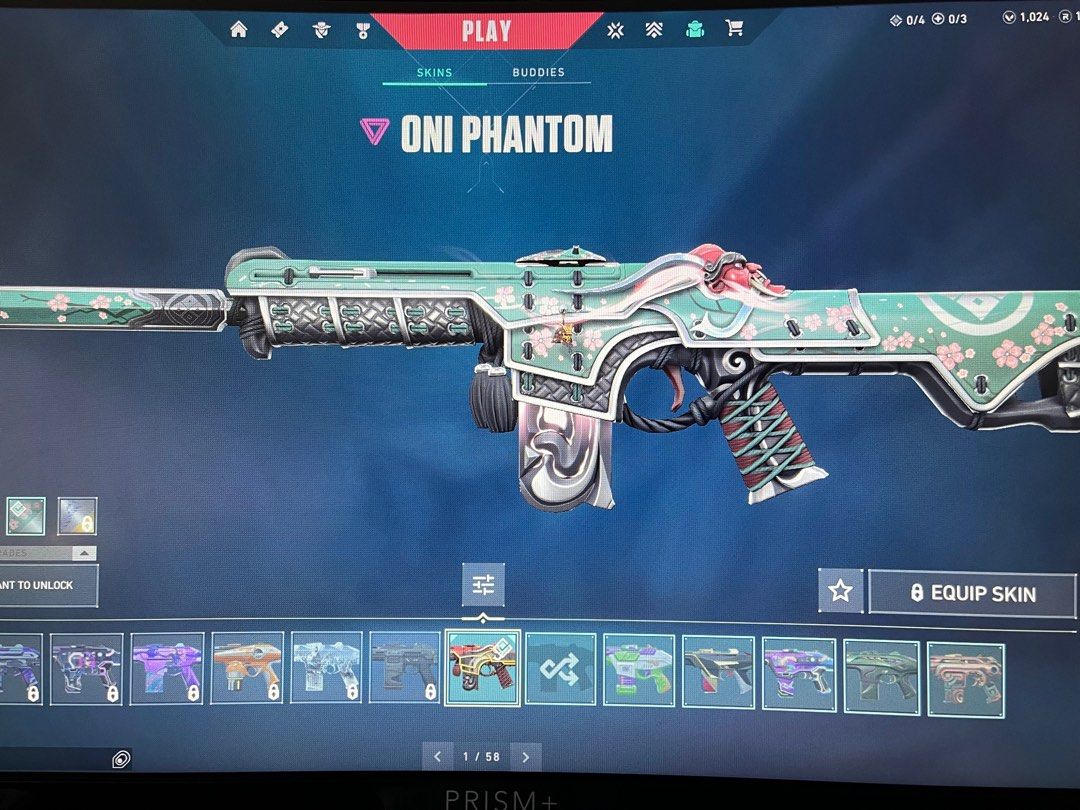Expand the upgrades dropdown arrow

(x=84, y=553)
